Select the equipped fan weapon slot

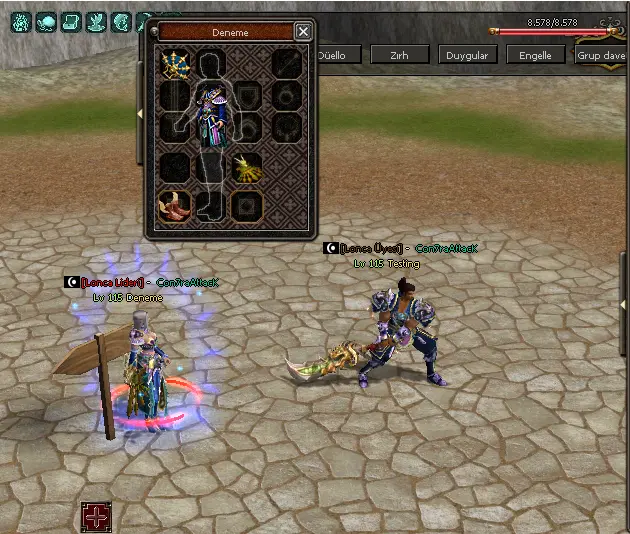(x=176, y=66)
